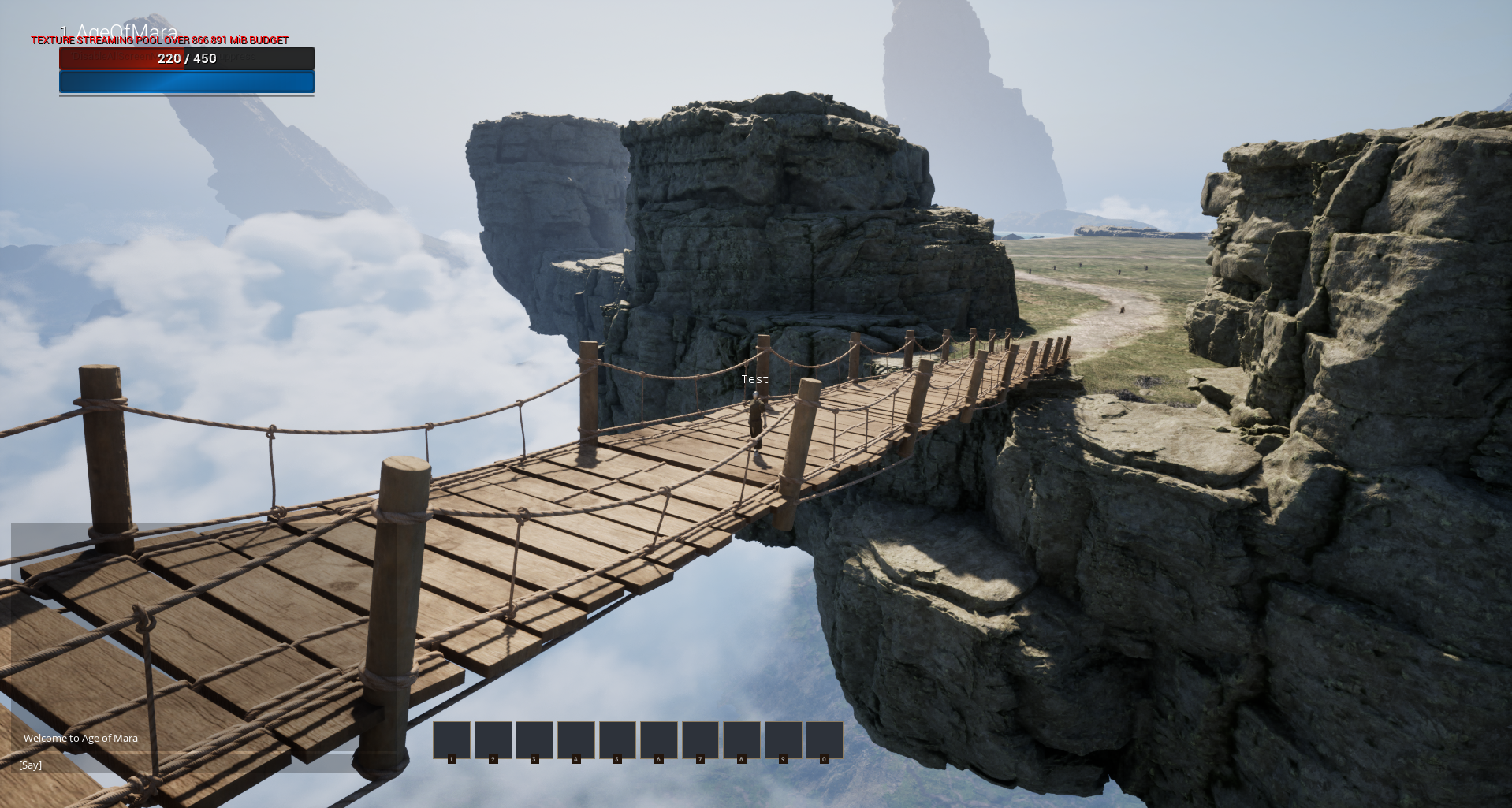Click the 1. AgeOfMara title text
The width and height of the screenshot is (1512, 808).
point(120,29)
